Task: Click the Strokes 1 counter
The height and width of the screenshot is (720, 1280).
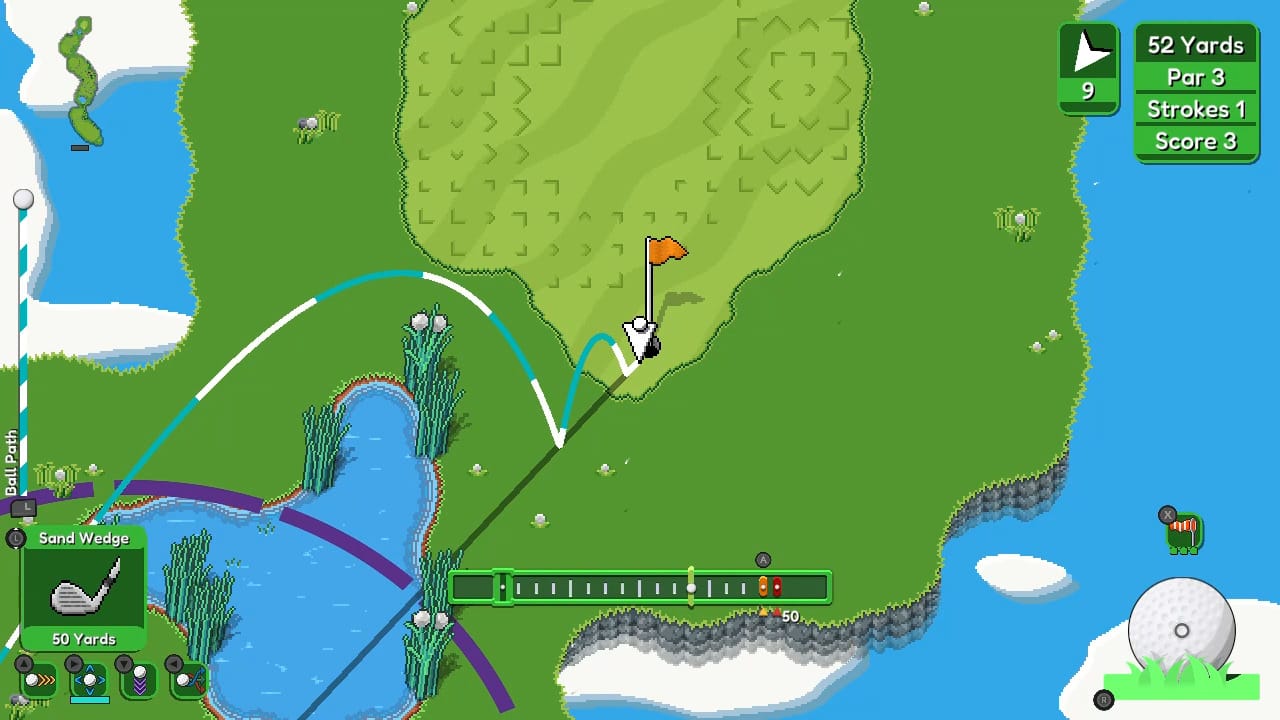Action: click(1196, 109)
